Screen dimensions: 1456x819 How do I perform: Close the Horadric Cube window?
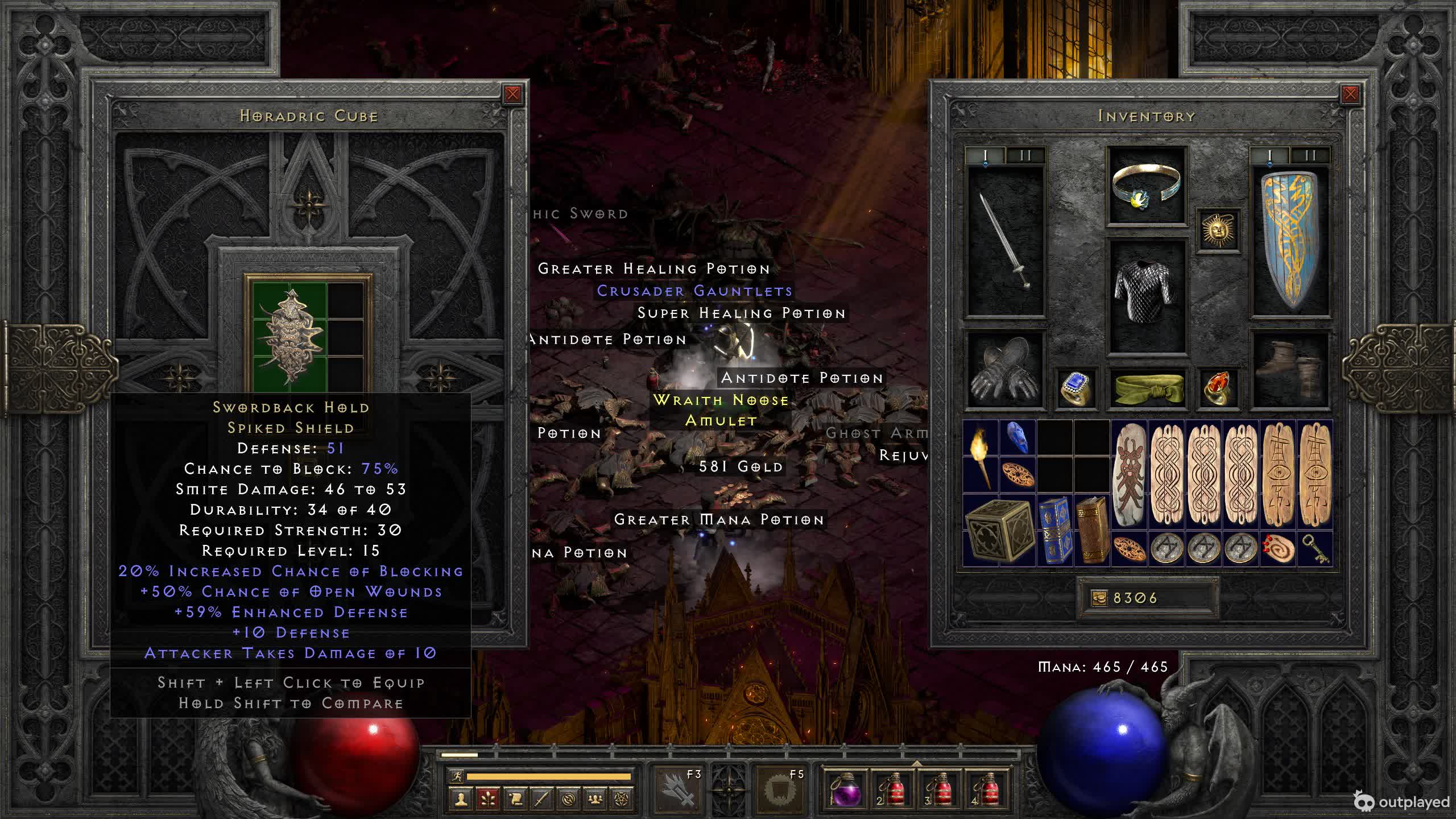tap(512, 94)
